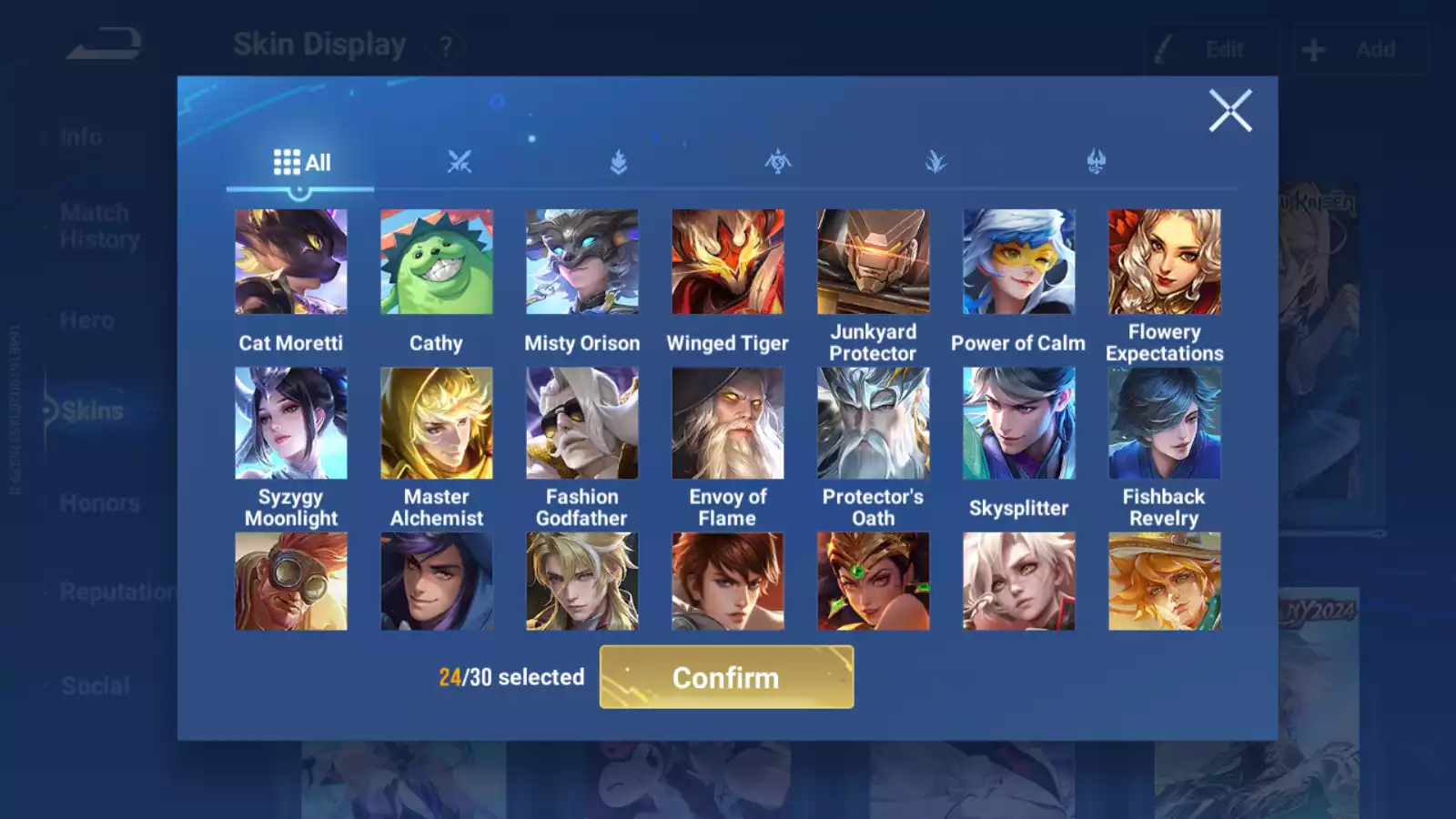The height and width of the screenshot is (819, 1456).
Task: Click the 24/30 selected counter
Action: click(x=511, y=677)
